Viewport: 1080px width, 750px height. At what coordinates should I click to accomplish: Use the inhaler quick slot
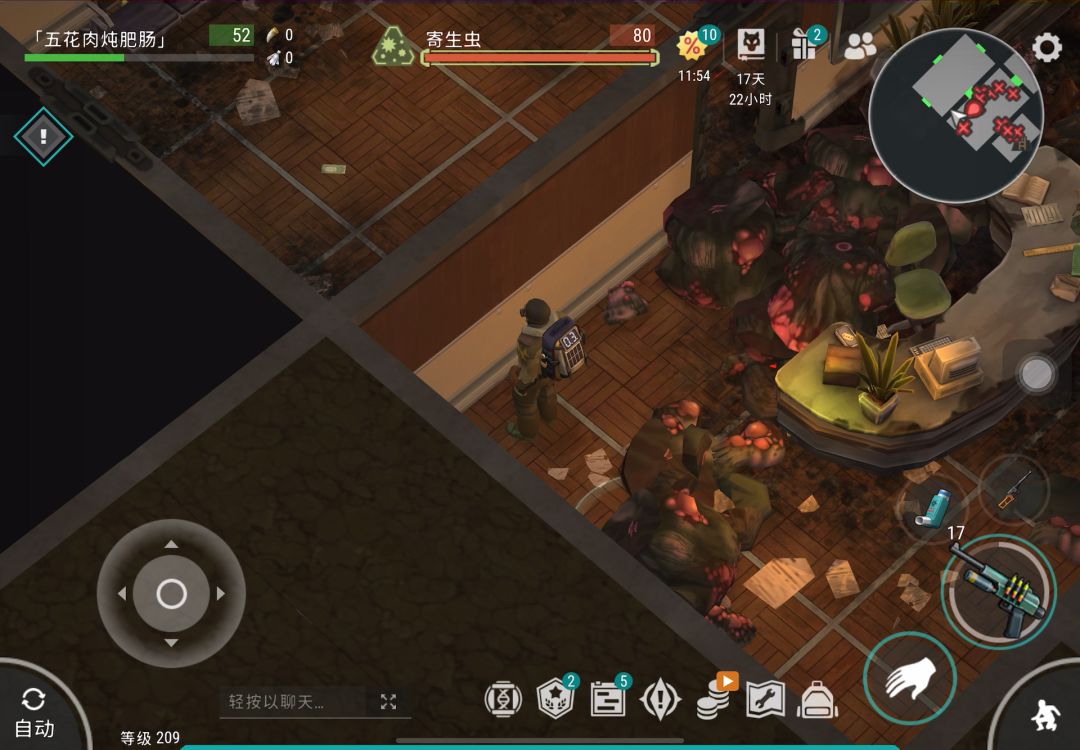point(932,507)
